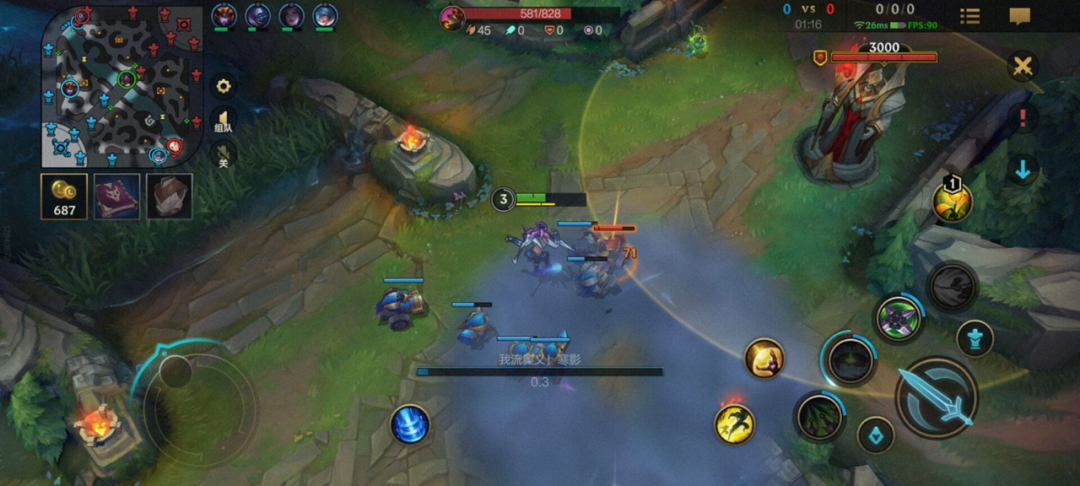This screenshot has width=1080, height=486.
Task: Open the scoreboard list icon
Action: (970, 16)
